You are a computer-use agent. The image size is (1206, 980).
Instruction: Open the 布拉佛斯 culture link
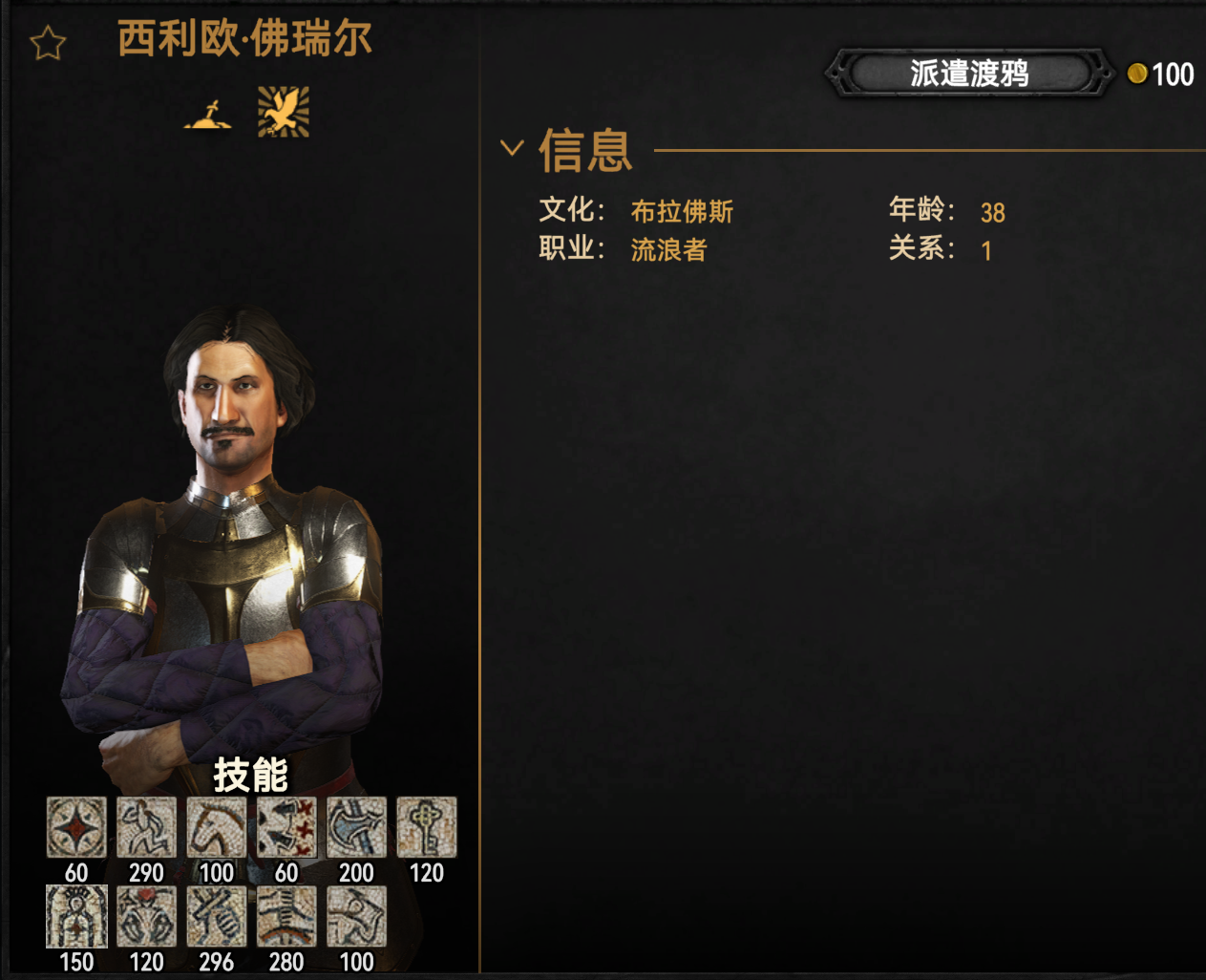coord(682,211)
